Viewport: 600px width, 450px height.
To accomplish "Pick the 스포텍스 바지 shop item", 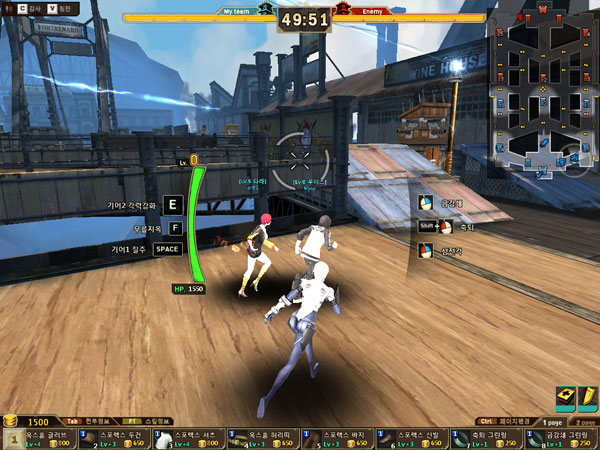I will tap(337, 439).
